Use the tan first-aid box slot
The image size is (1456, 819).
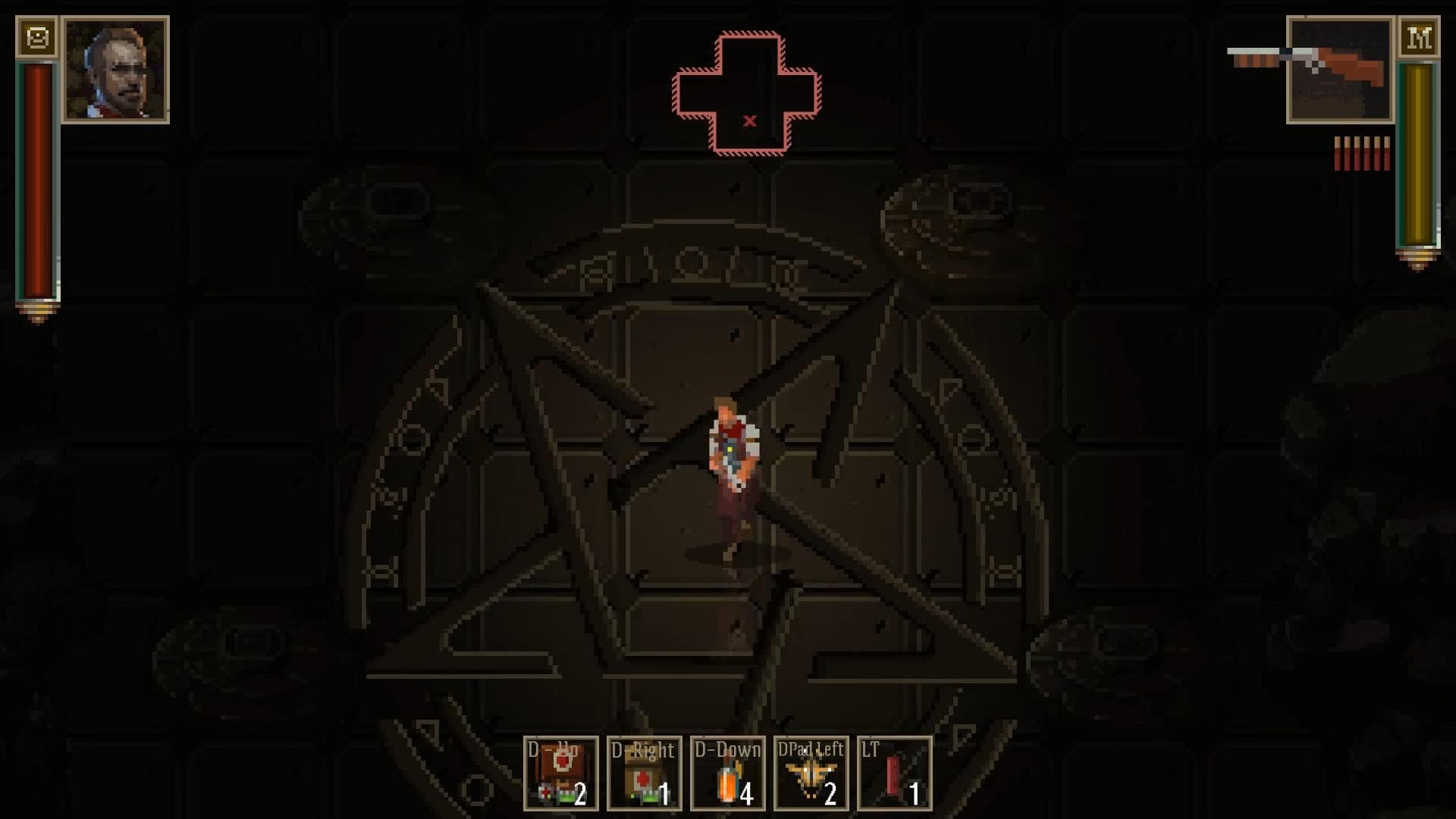pos(645,773)
